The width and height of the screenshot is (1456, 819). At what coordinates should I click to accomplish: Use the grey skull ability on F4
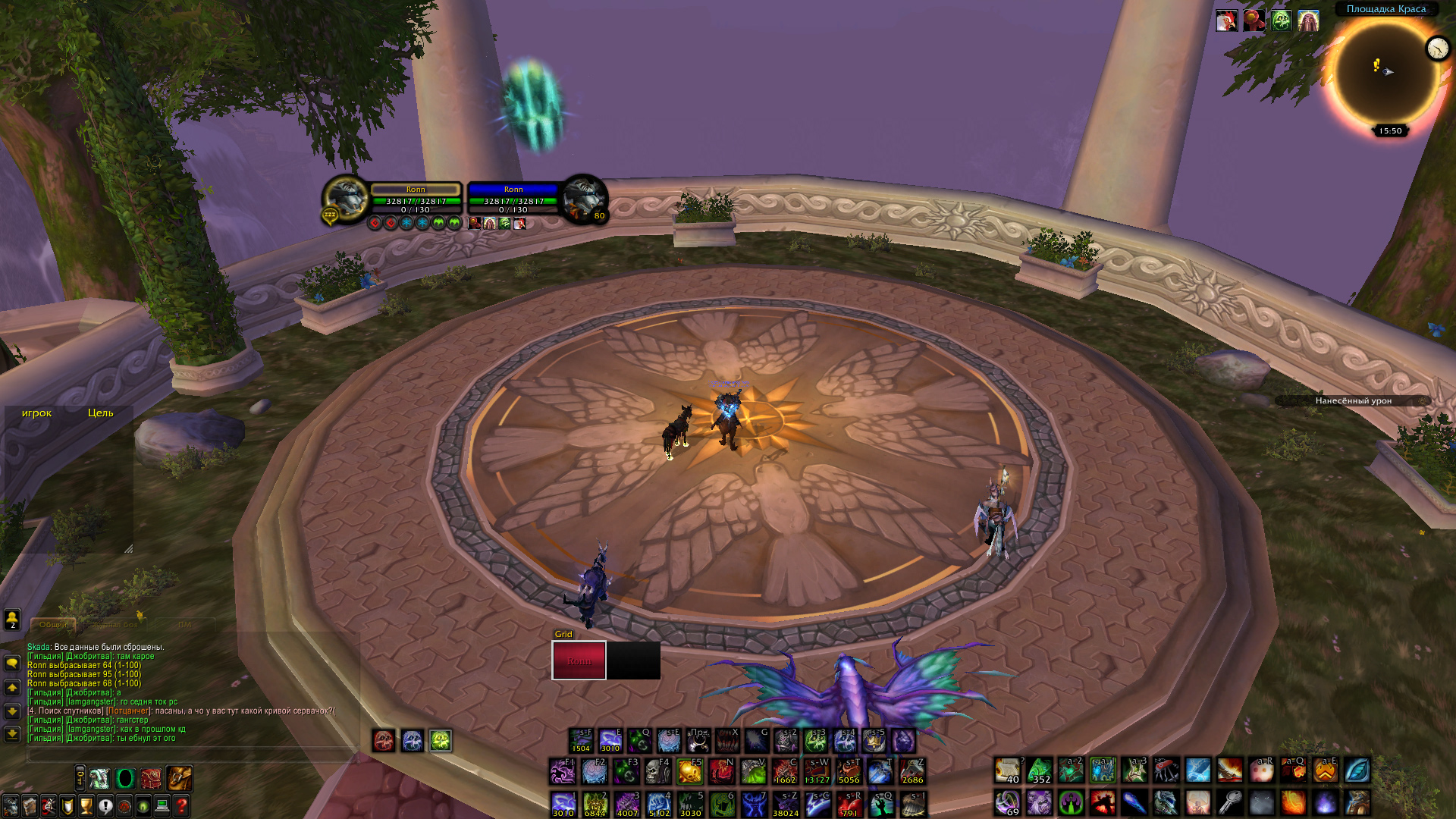coord(657,772)
